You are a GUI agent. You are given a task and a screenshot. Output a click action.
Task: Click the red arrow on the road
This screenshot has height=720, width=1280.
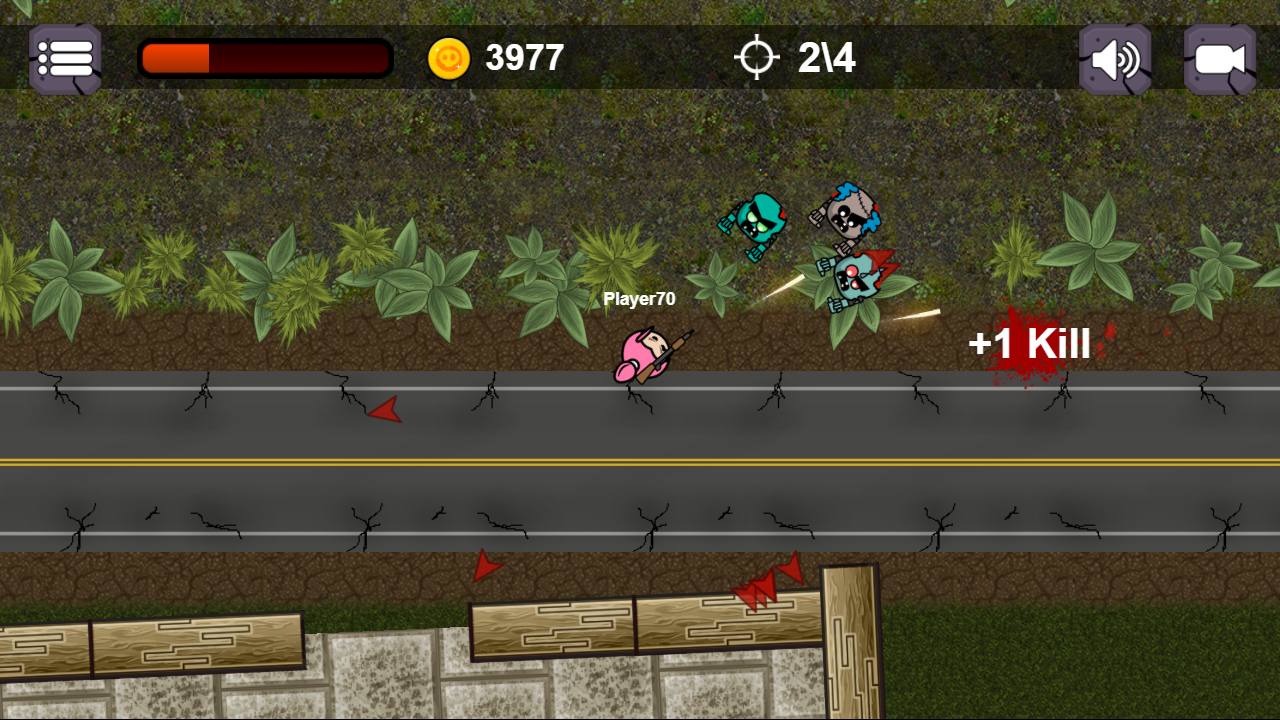[x=385, y=410]
